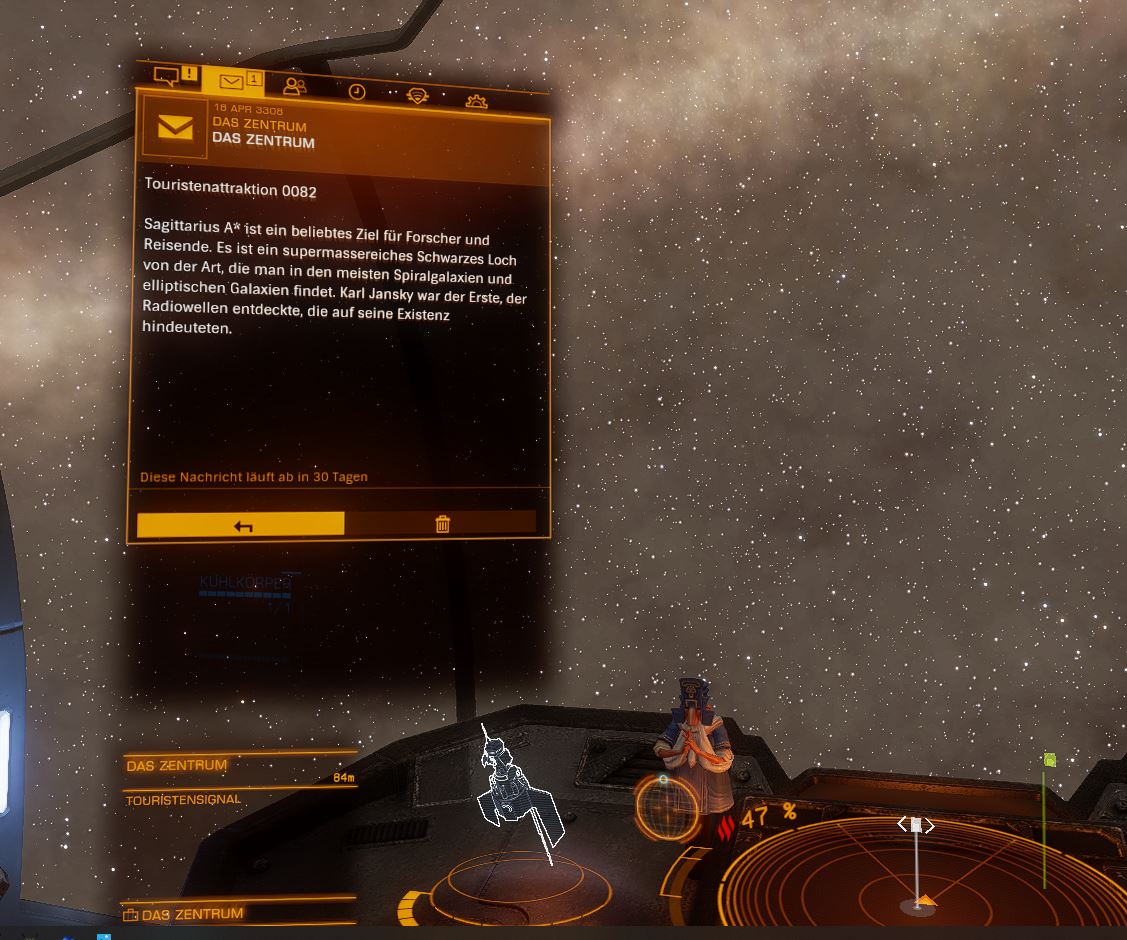
Task: Switch to the gear settings tab
Action: click(x=476, y=101)
